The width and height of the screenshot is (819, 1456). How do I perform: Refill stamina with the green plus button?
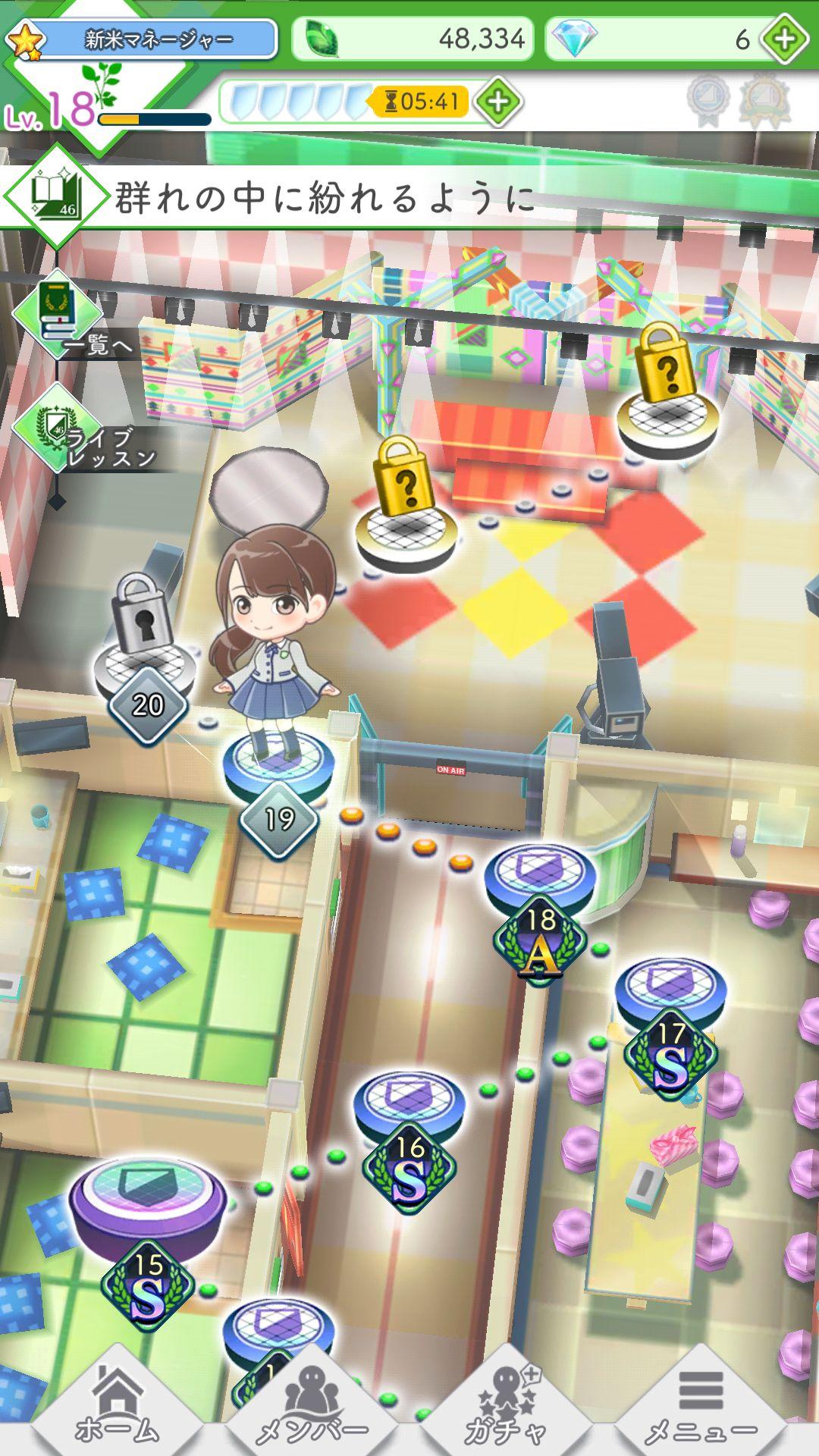coord(497,102)
